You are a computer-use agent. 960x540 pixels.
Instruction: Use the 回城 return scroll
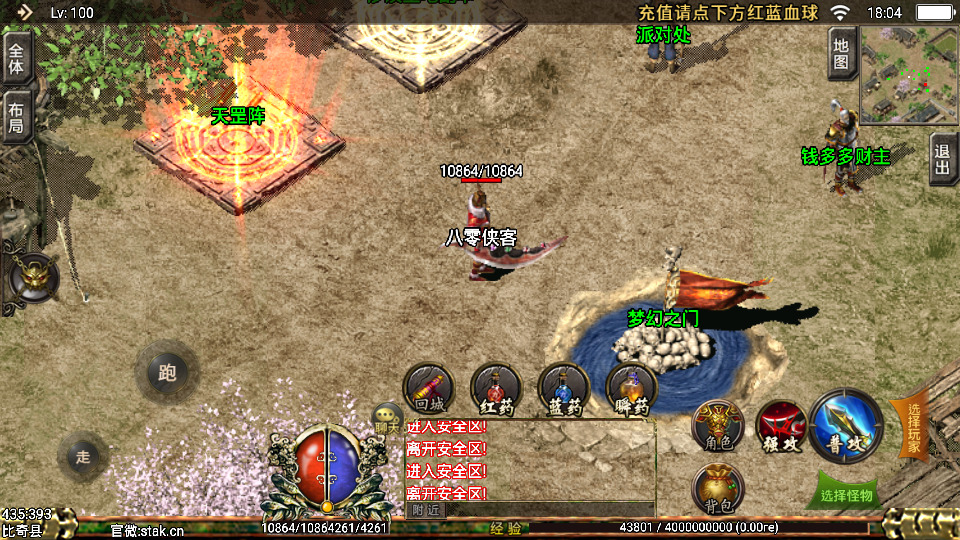[428, 390]
